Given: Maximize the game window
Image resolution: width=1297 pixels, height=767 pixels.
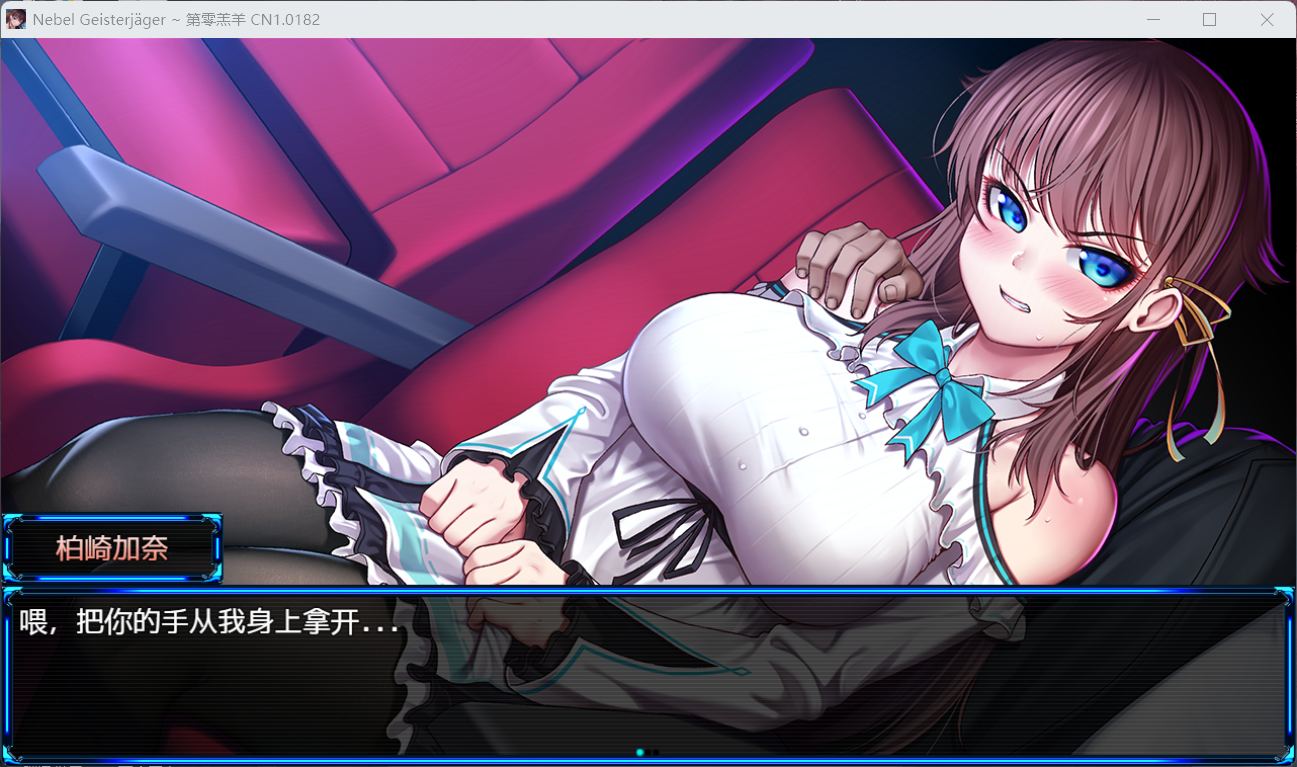Looking at the screenshot, I should click(1209, 20).
